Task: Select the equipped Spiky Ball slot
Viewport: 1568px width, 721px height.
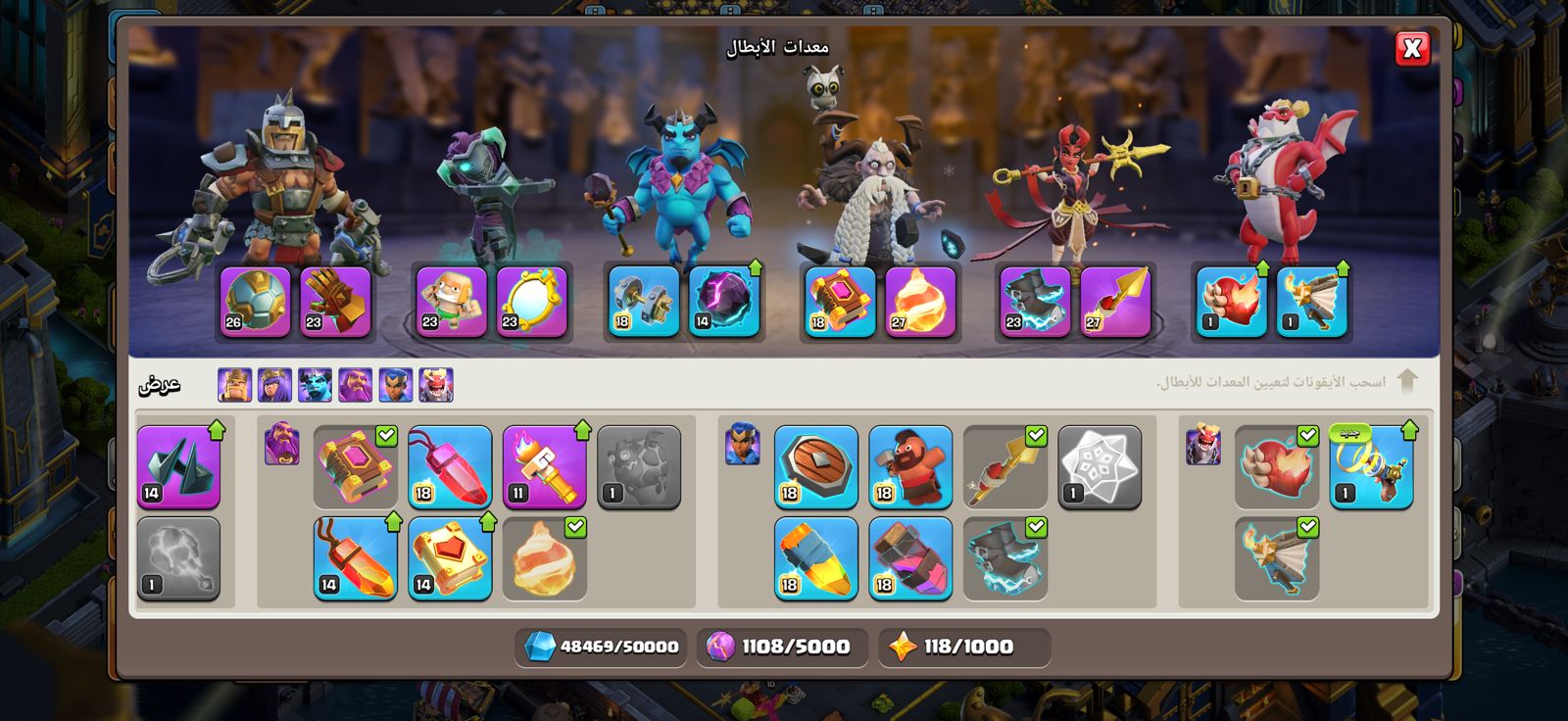Action: pyautogui.click(x=256, y=301)
